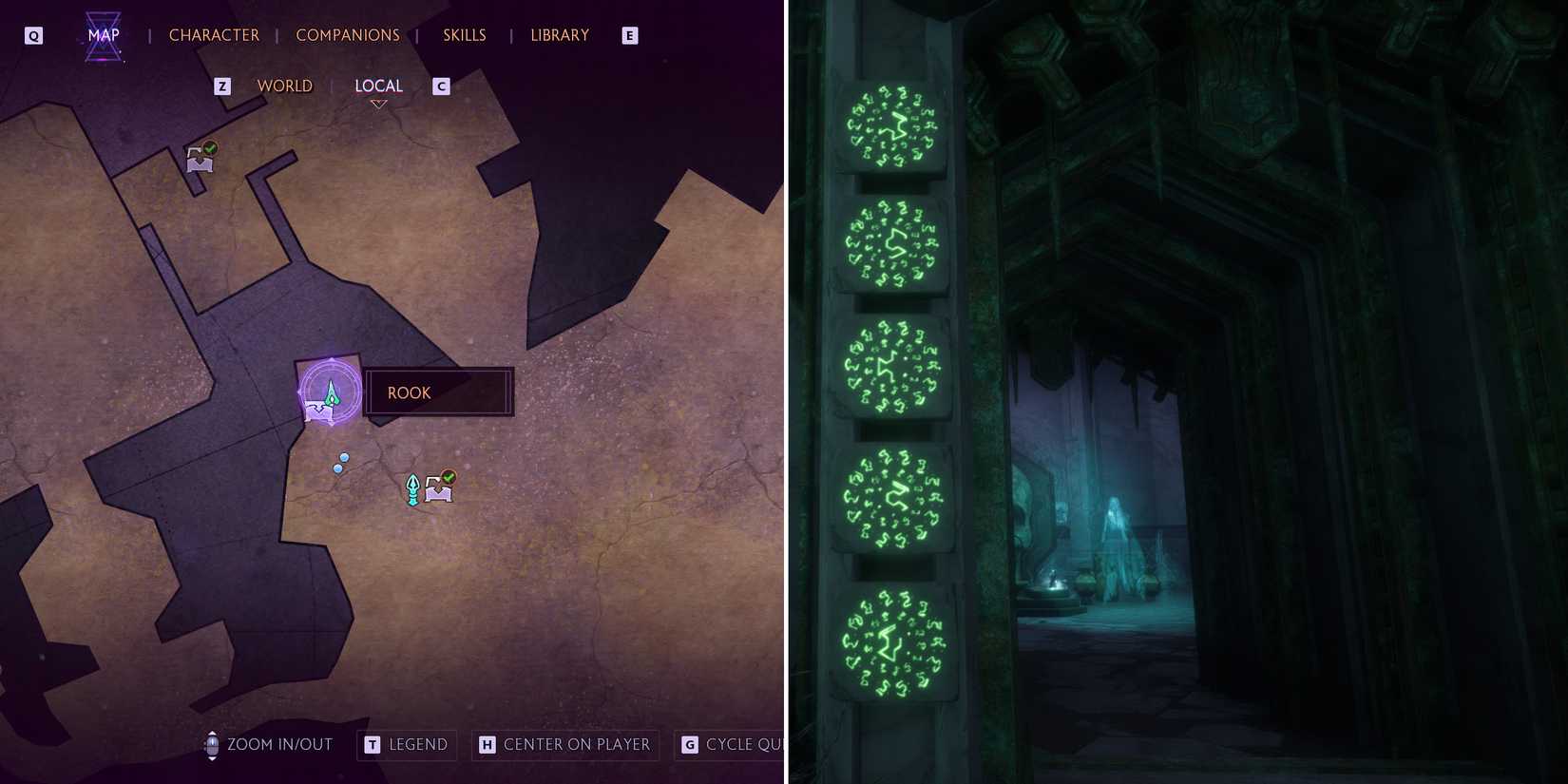Click the ROOK name label on the map
This screenshot has width=1568, height=784.
(x=409, y=392)
